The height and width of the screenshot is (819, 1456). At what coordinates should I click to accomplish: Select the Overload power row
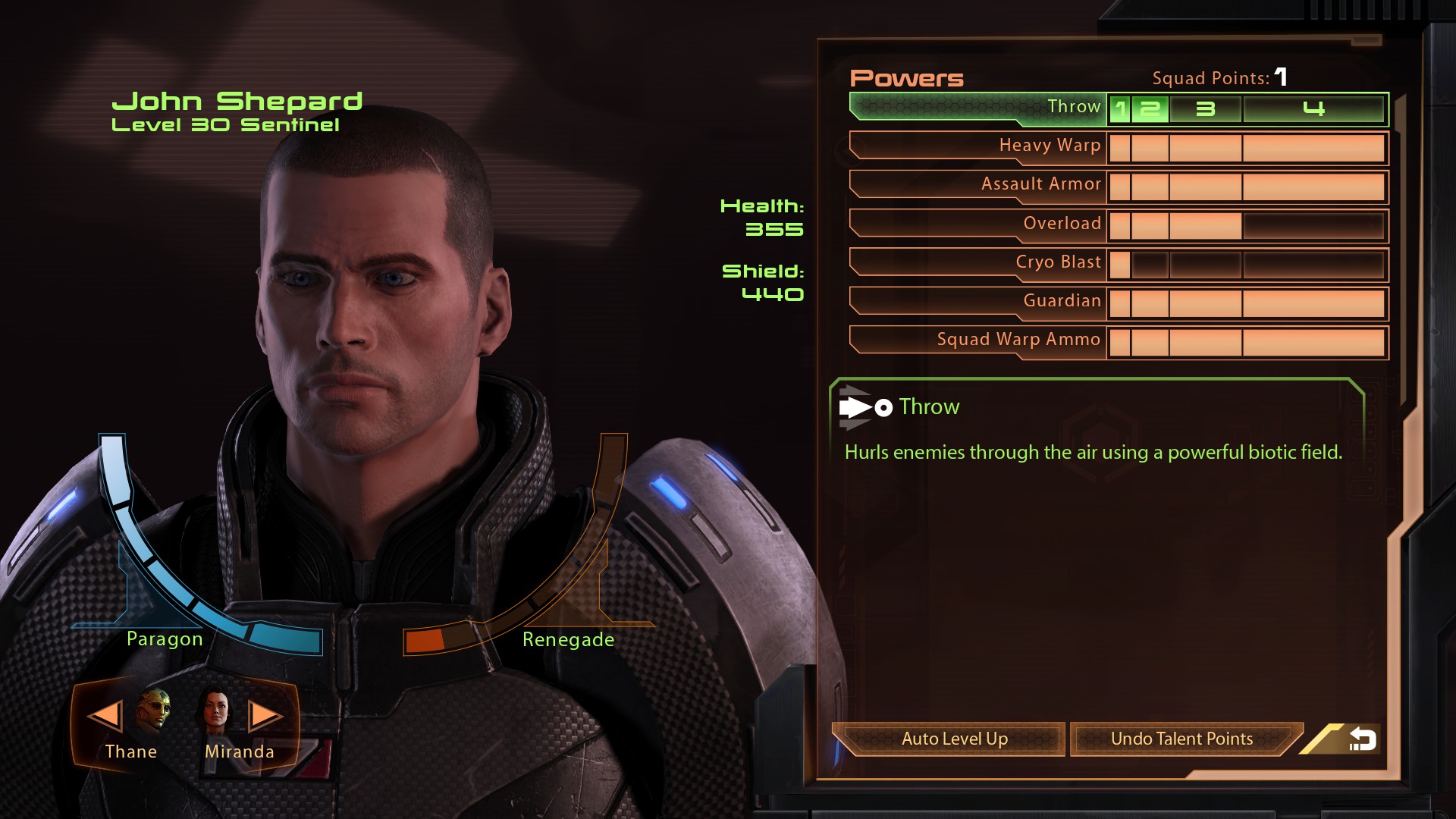pyautogui.click(x=978, y=224)
